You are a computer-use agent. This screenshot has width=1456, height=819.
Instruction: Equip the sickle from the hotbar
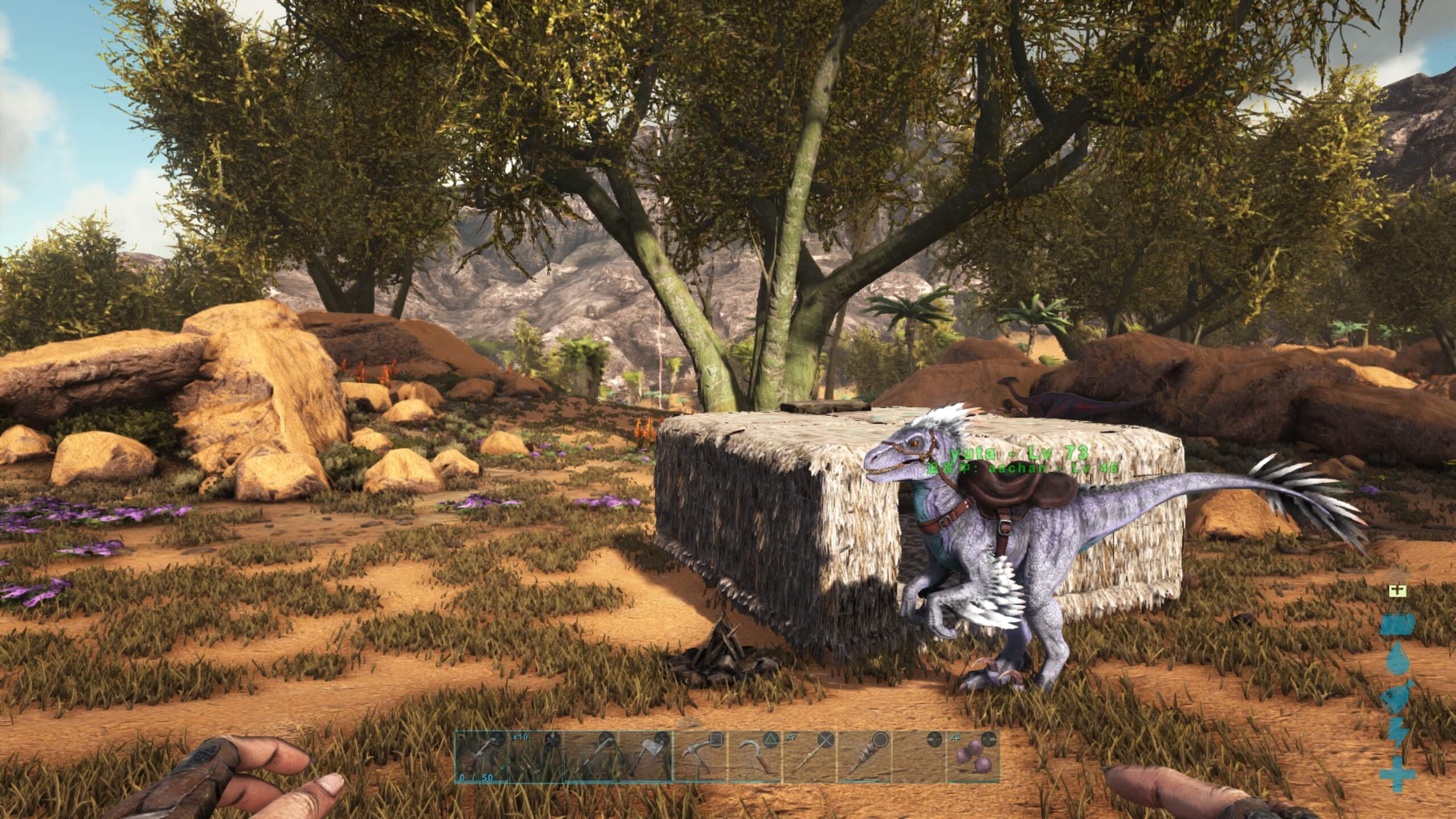(754, 756)
